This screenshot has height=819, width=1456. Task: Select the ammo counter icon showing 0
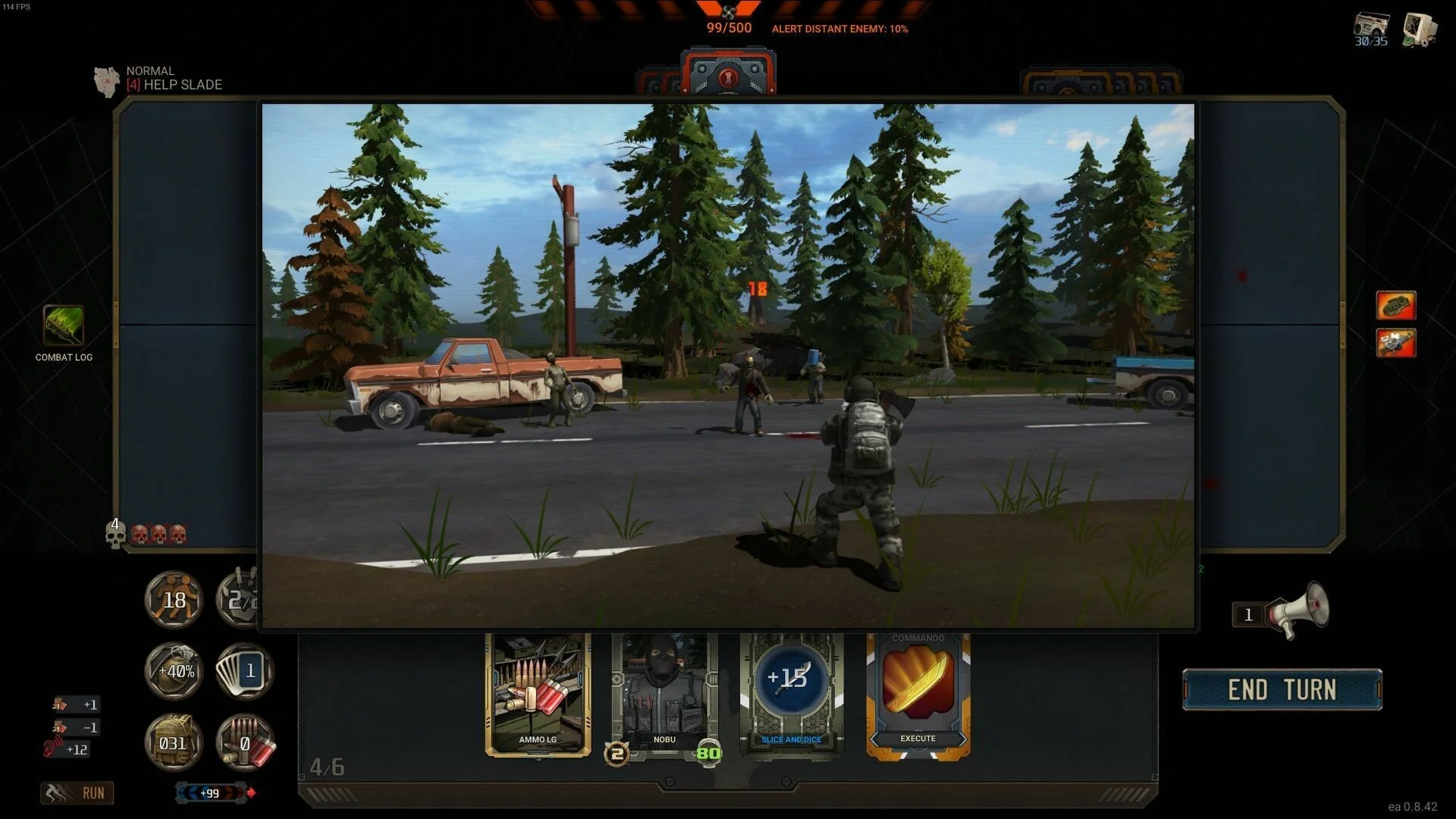(244, 743)
